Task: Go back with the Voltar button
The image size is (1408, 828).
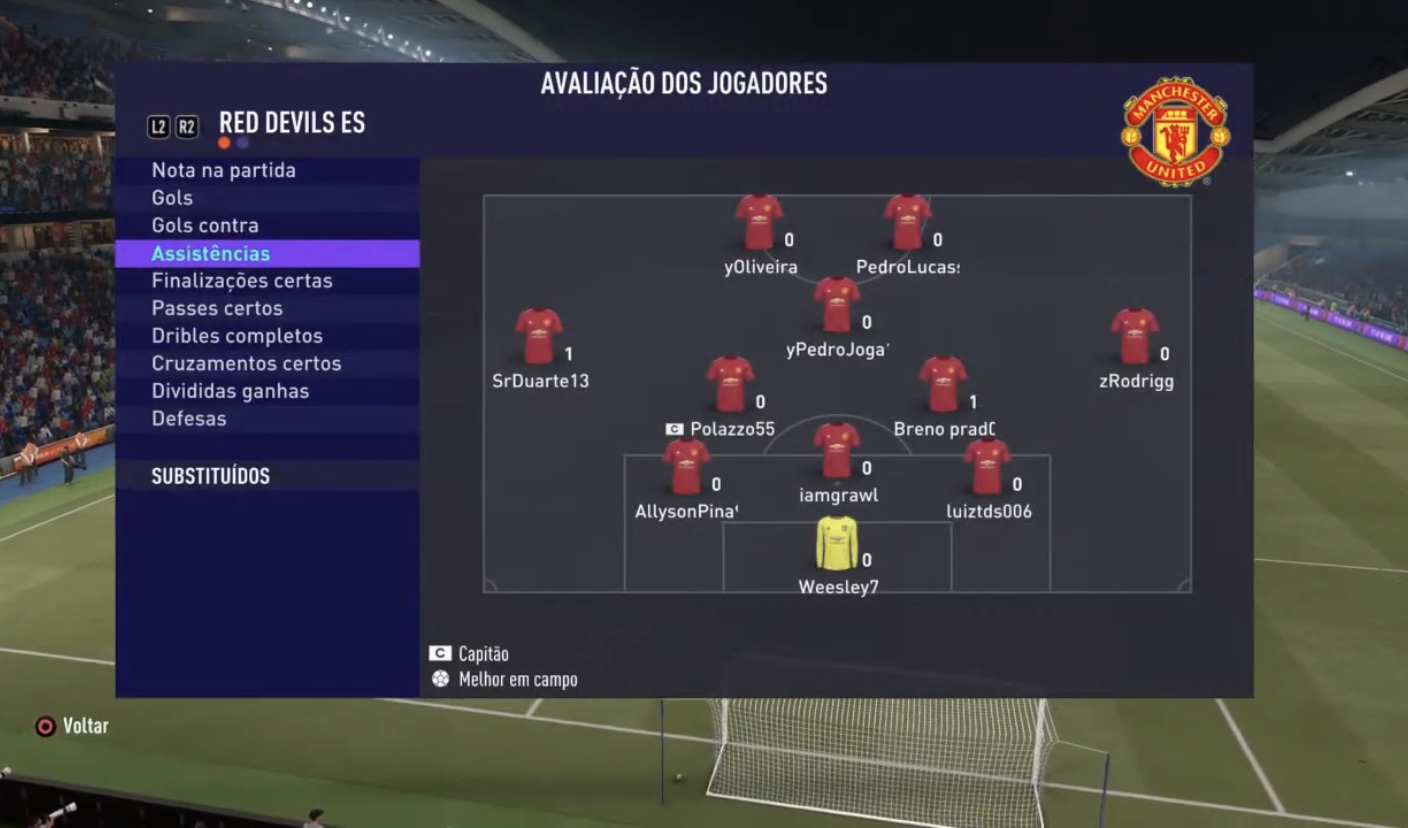Action: (x=72, y=726)
